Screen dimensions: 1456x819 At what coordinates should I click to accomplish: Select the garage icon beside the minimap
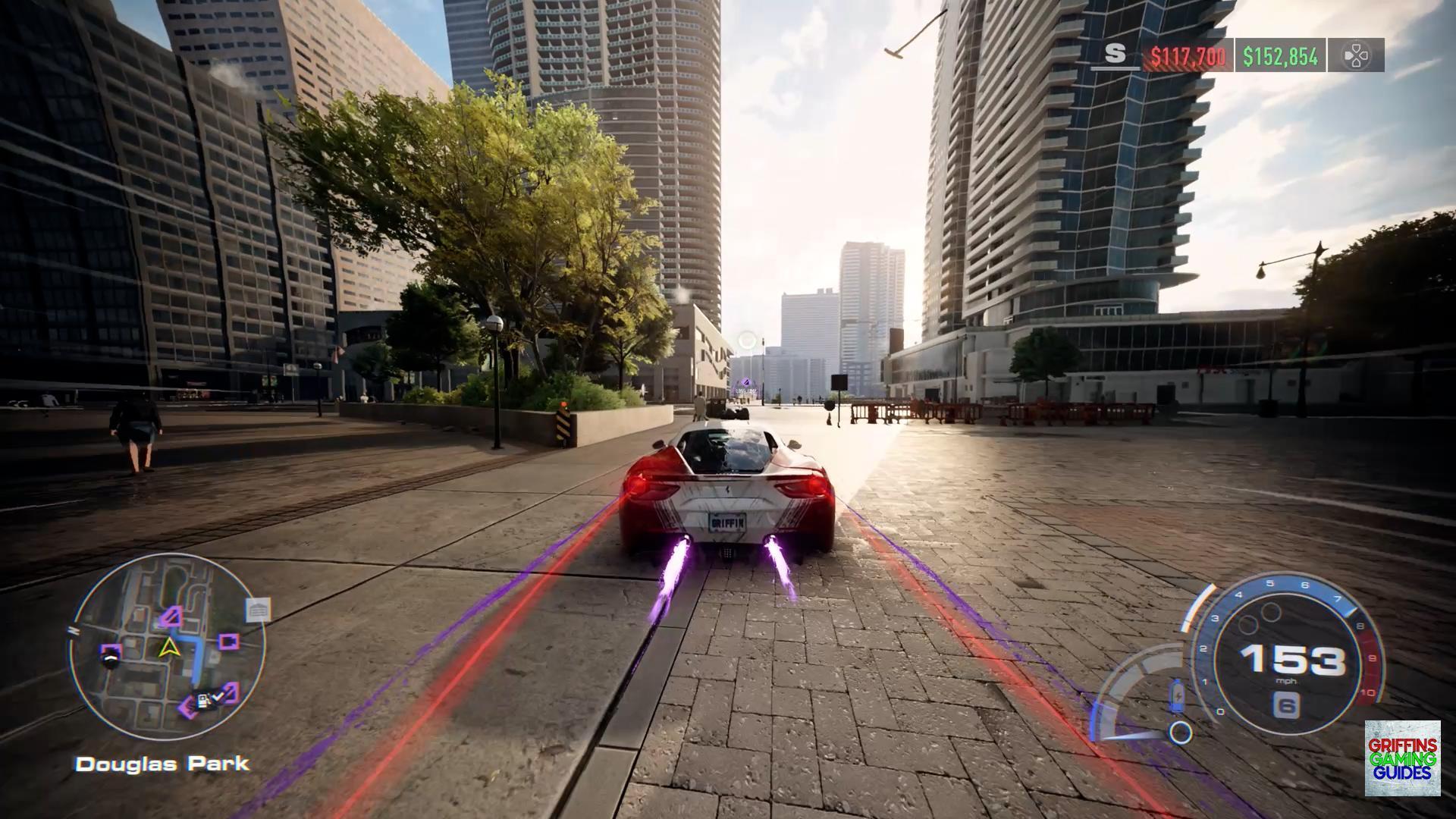click(258, 610)
